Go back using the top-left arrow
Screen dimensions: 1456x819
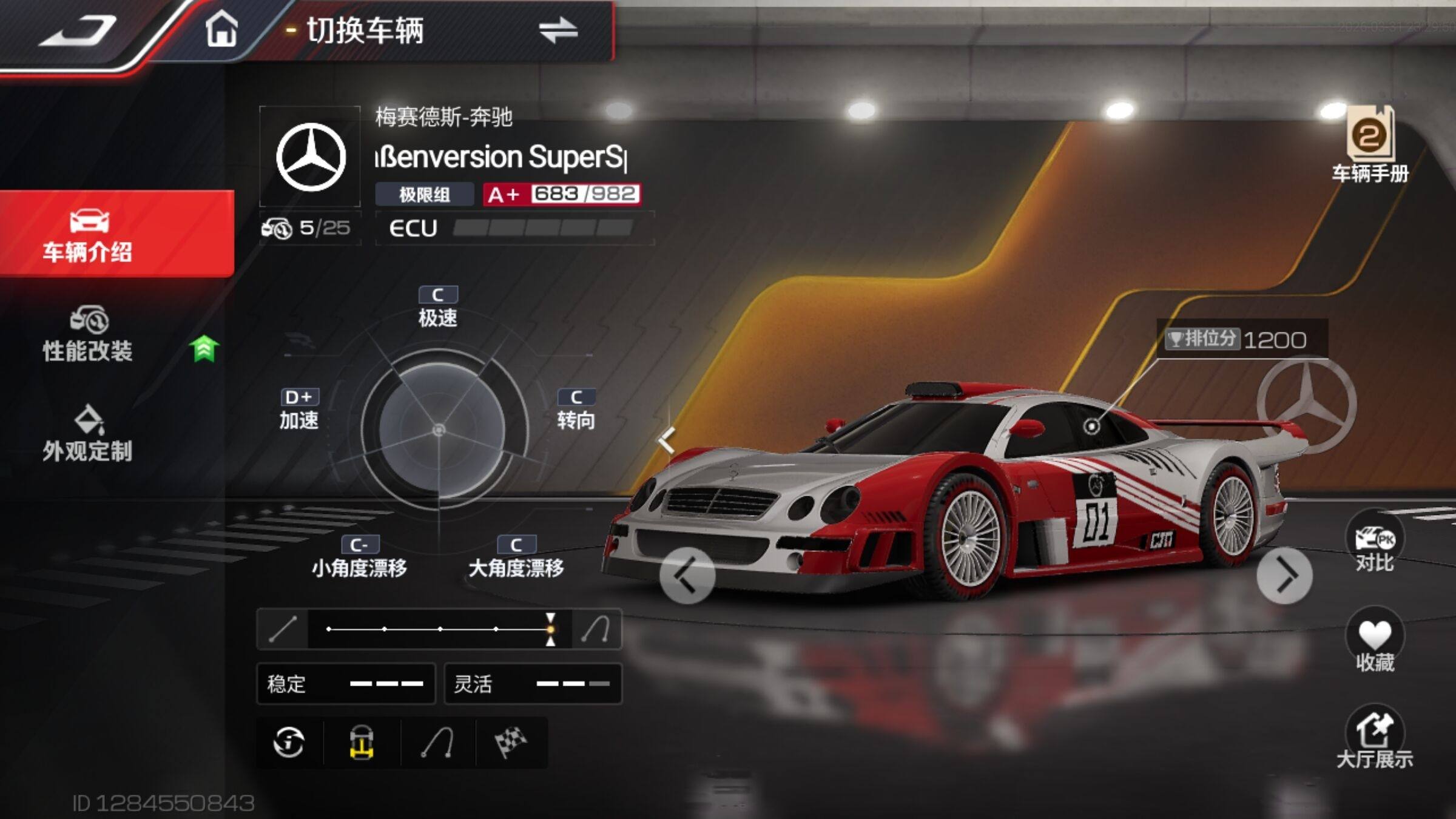(79, 30)
